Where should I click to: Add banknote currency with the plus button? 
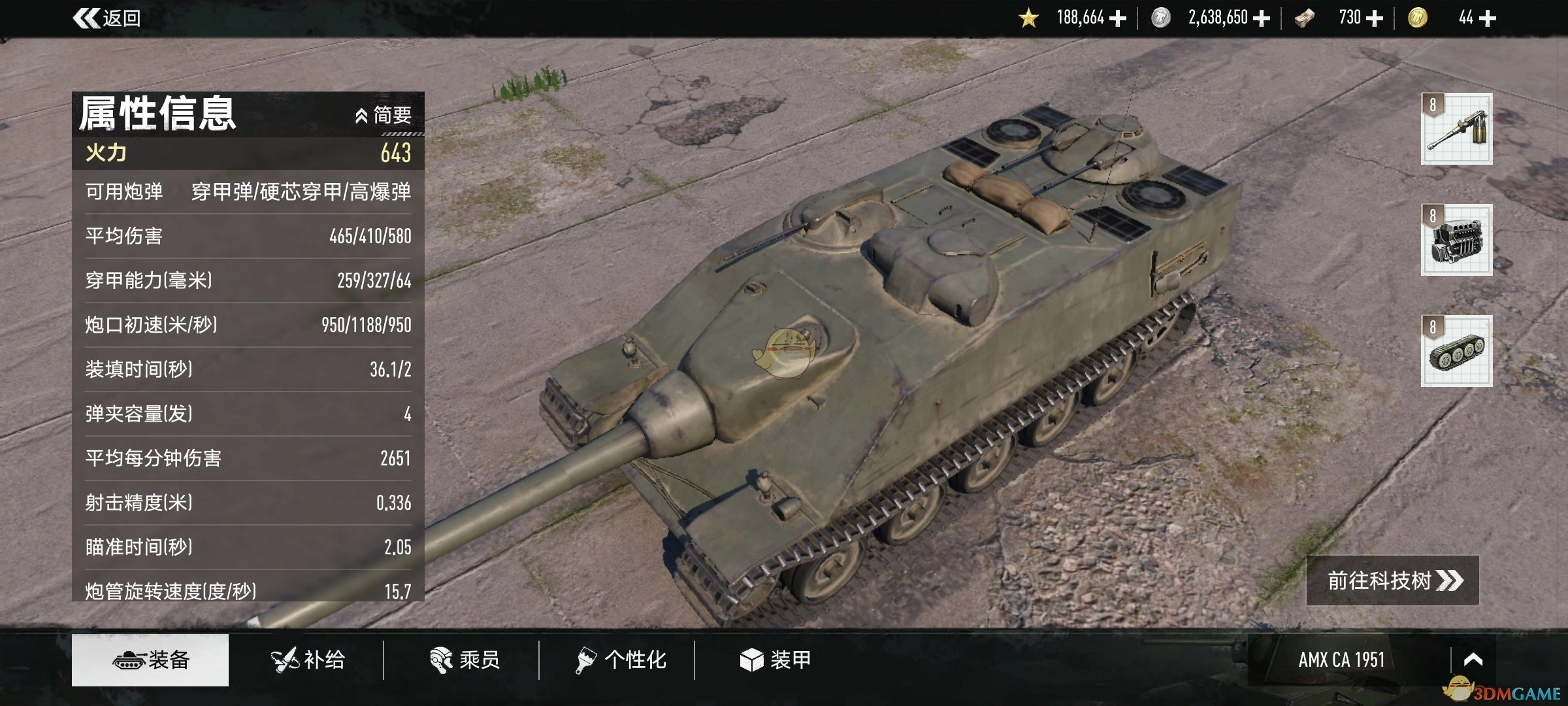1375,18
